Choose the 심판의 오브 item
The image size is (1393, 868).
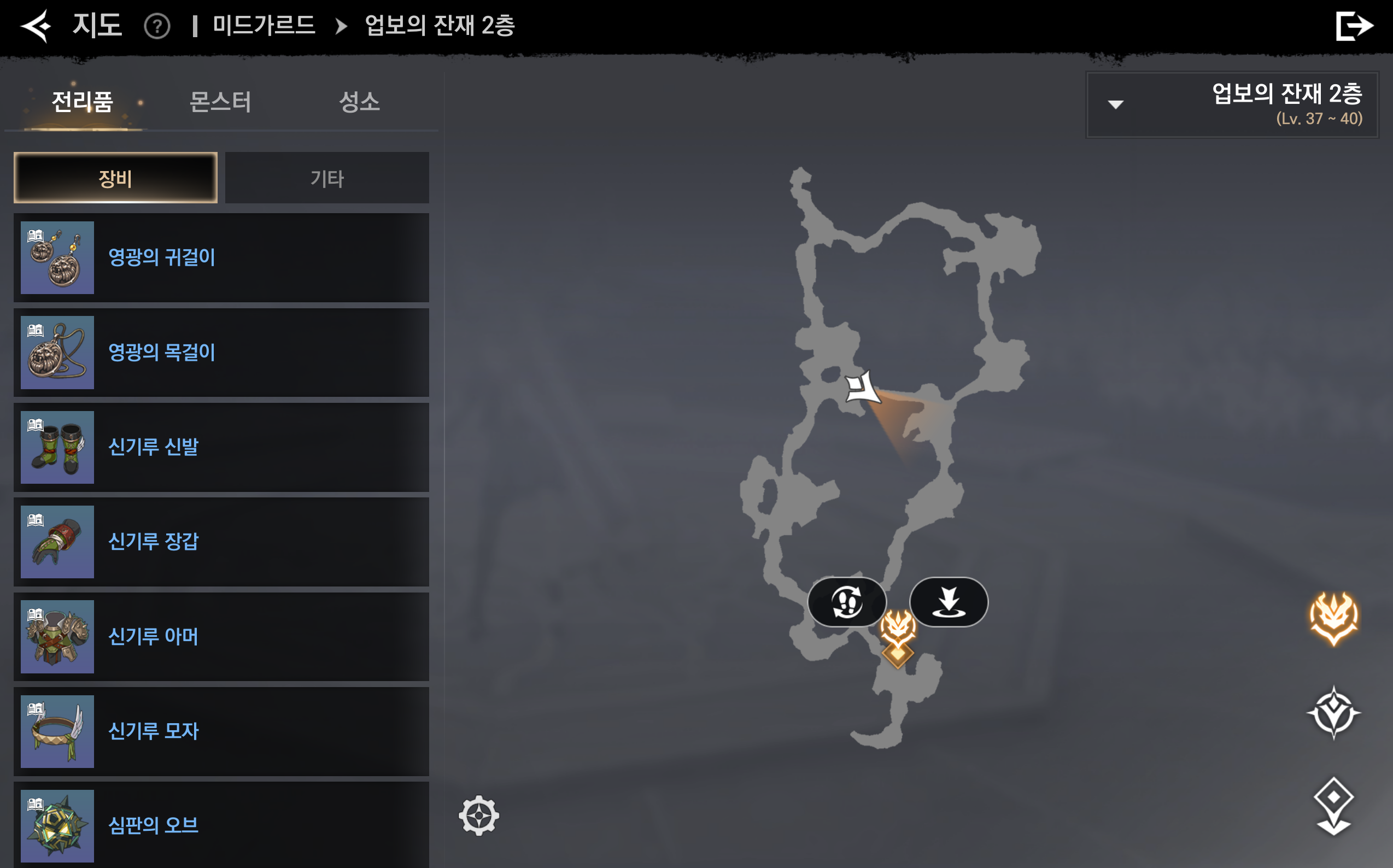(x=221, y=825)
